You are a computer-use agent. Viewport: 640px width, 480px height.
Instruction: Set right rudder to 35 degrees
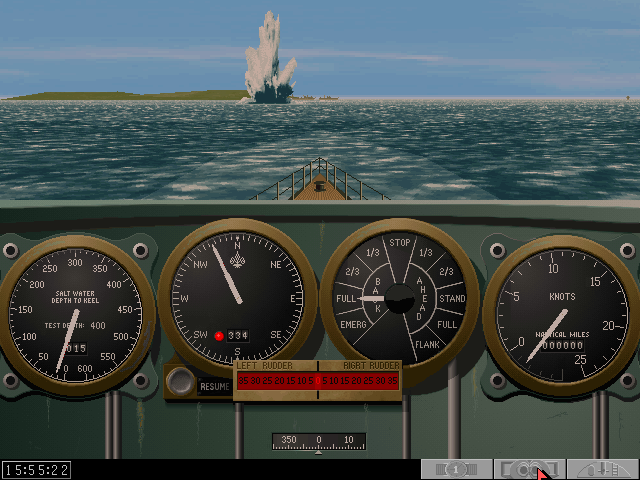pyautogui.click(x=393, y=381)
